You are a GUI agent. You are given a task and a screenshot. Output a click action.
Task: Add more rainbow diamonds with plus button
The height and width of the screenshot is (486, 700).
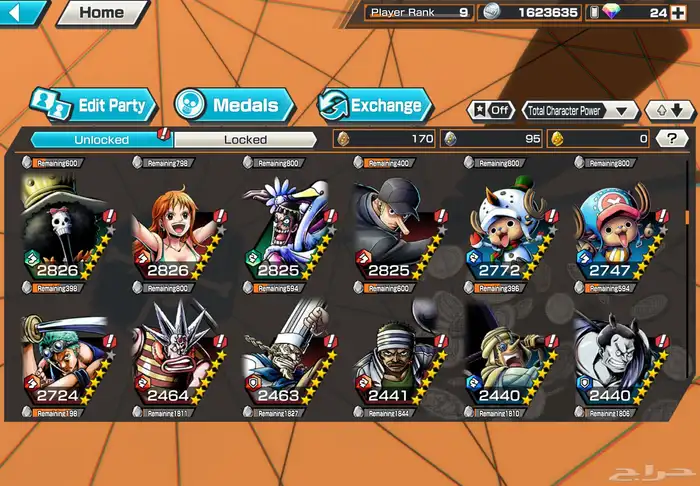click(x=679, y=13)
